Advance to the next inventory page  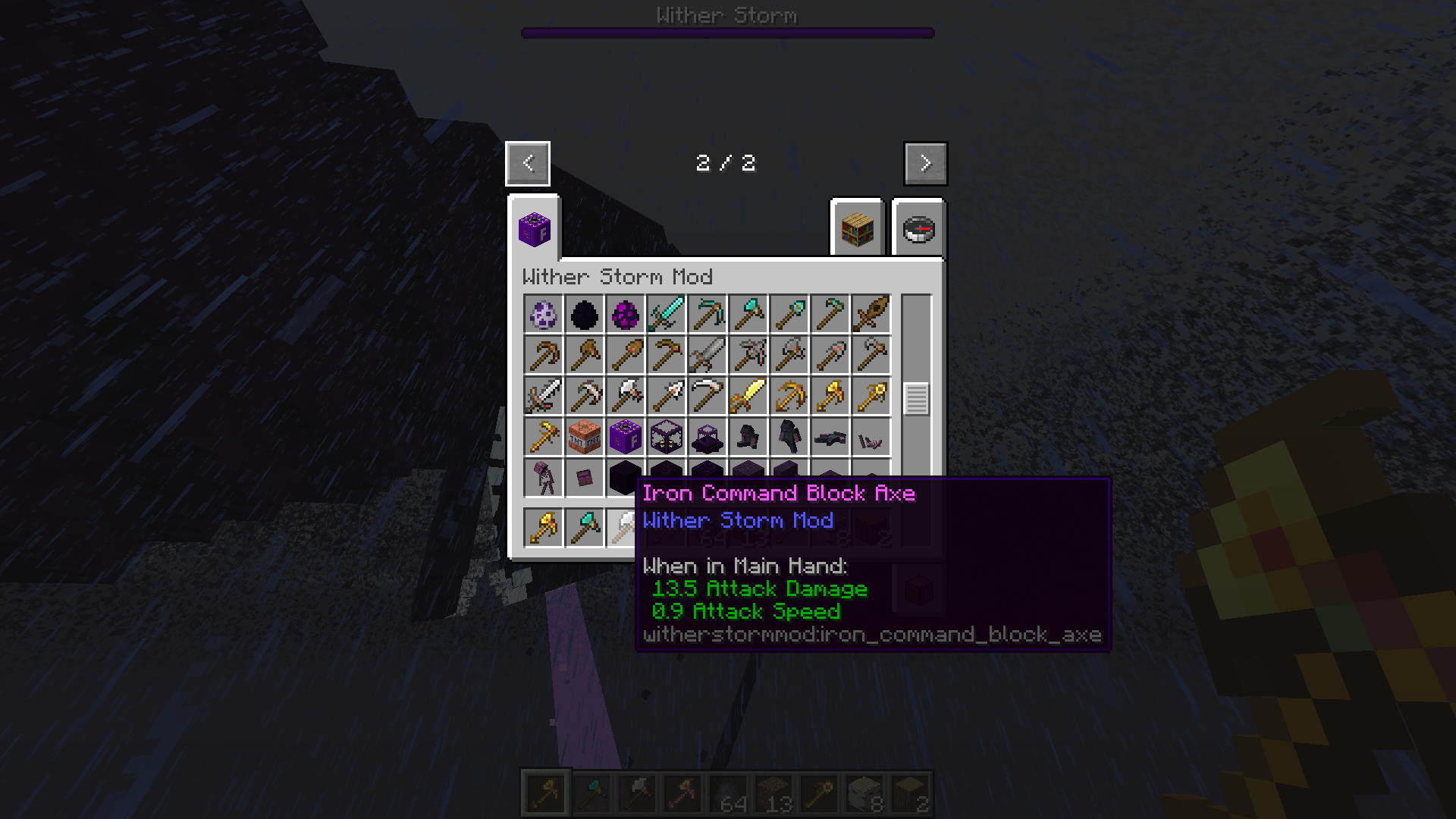[925, 163]
